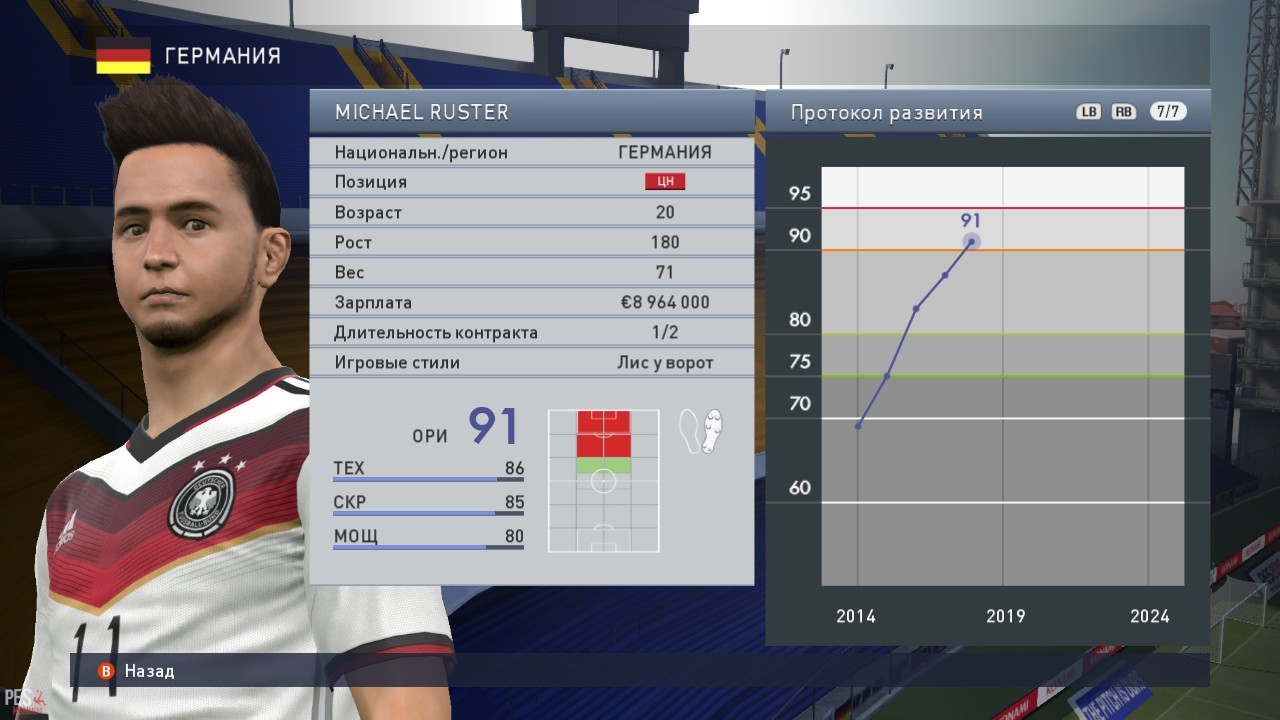Image resolution: width=1280 pixels, height=720 pixels.
Task: Select the boot soles foot icon
Action: click(x=701, y=431)
